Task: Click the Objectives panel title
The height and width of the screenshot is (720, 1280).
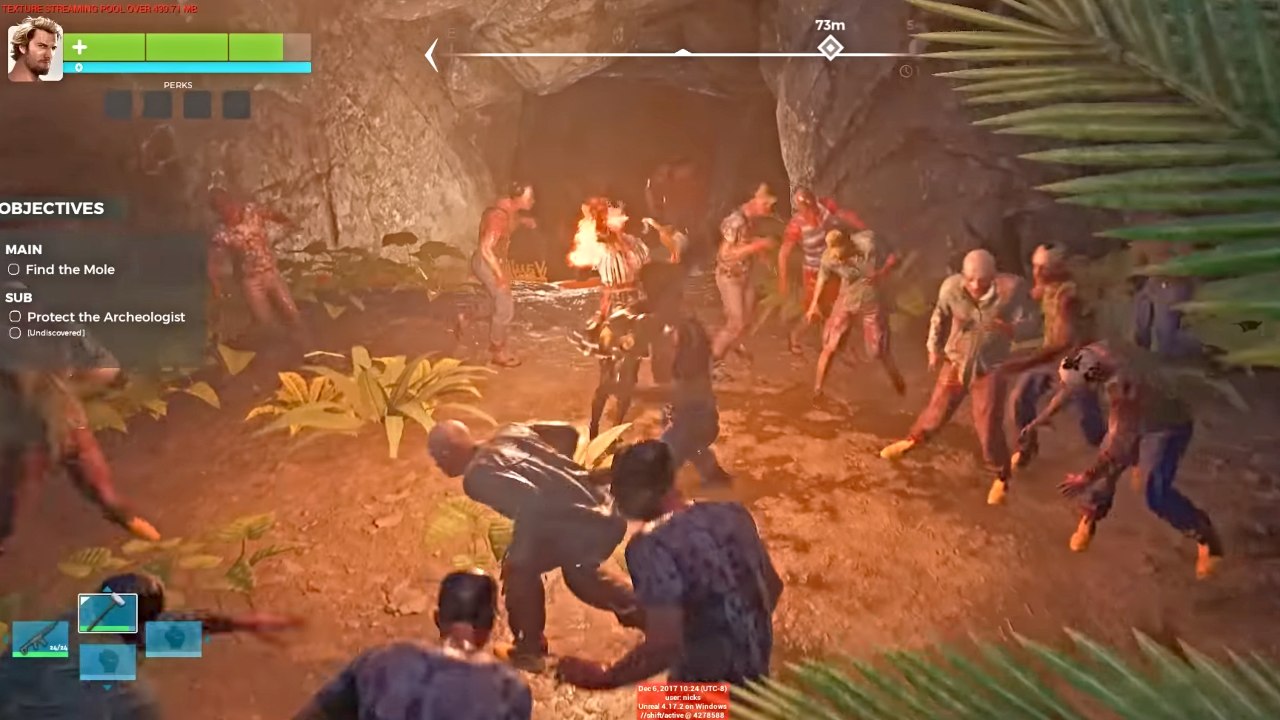Action: tap(52, 208)
